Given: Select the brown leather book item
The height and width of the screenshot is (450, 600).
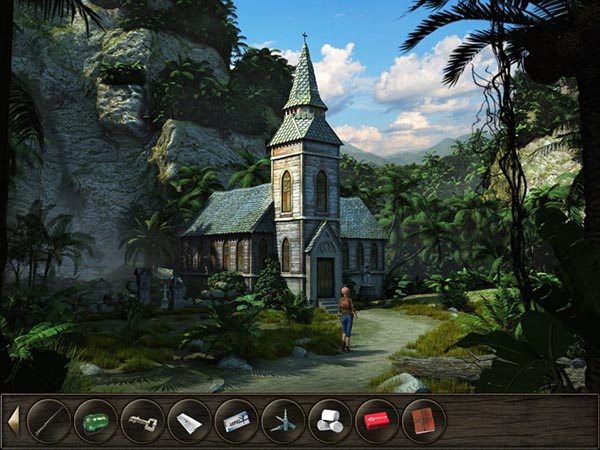Looking at the screenshot, I should tap(423, 421).
